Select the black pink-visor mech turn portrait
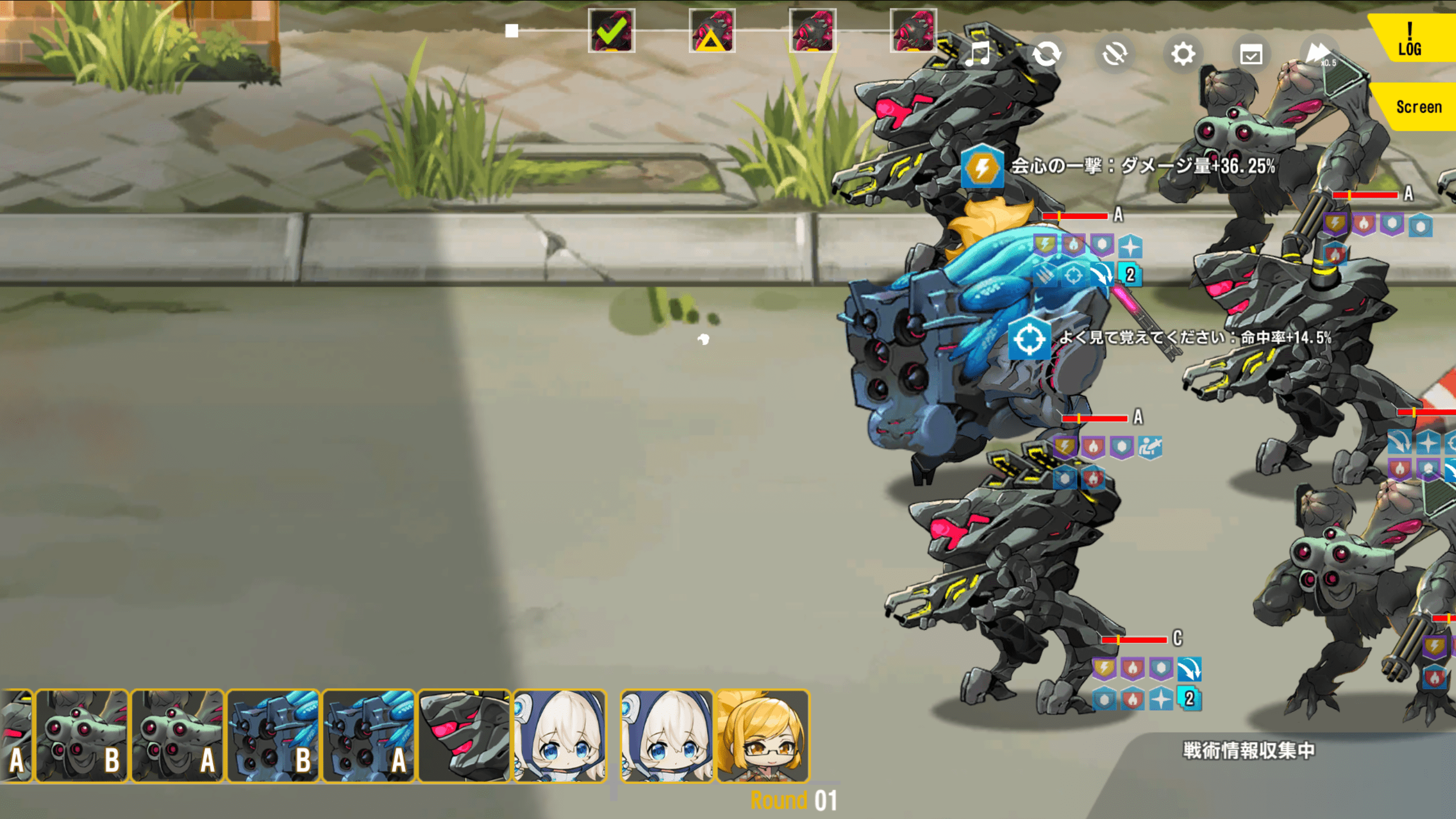1456x819 pixels. pos(464,736)
